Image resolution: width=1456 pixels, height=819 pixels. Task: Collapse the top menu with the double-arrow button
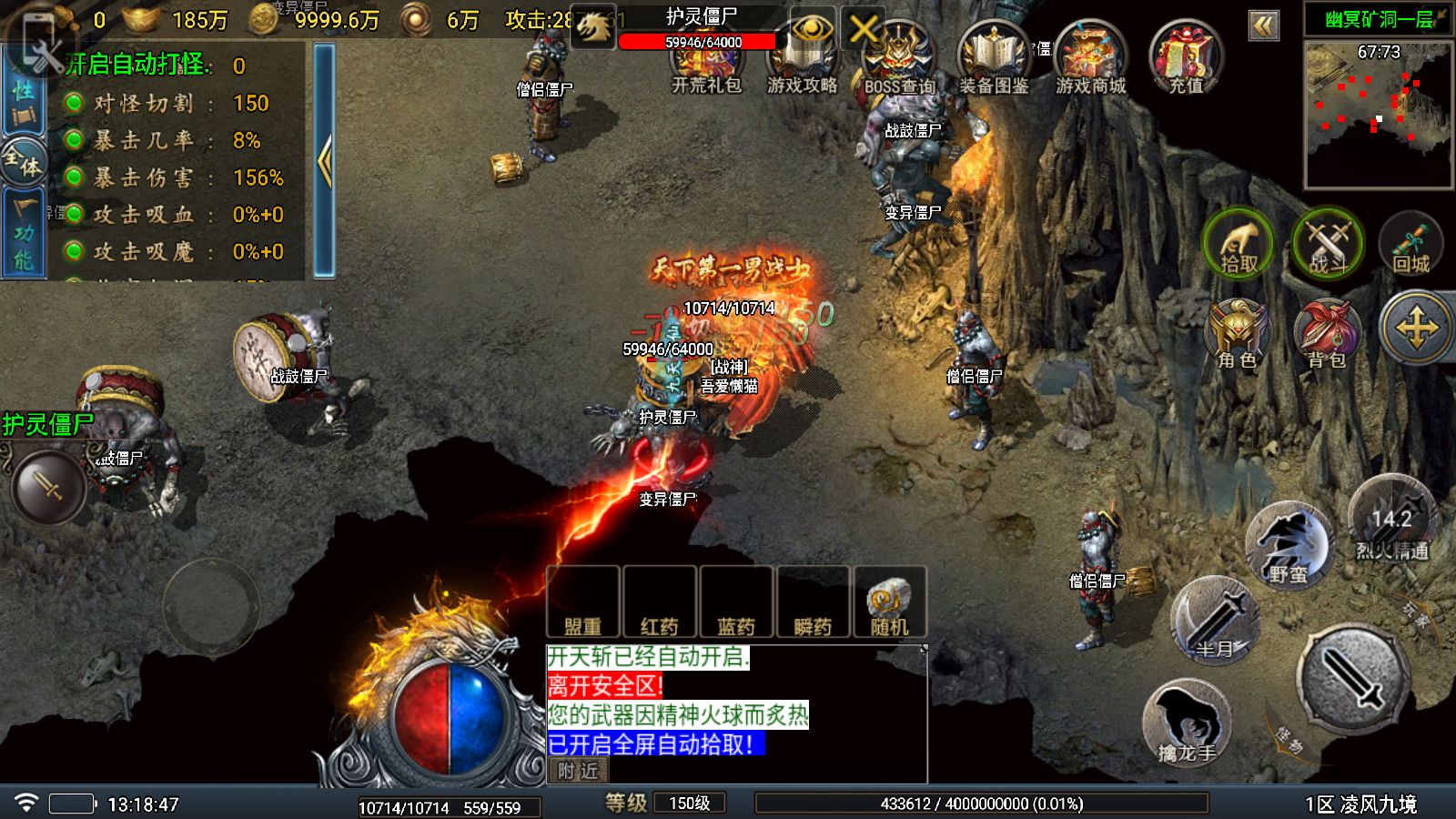point(1263,25)
